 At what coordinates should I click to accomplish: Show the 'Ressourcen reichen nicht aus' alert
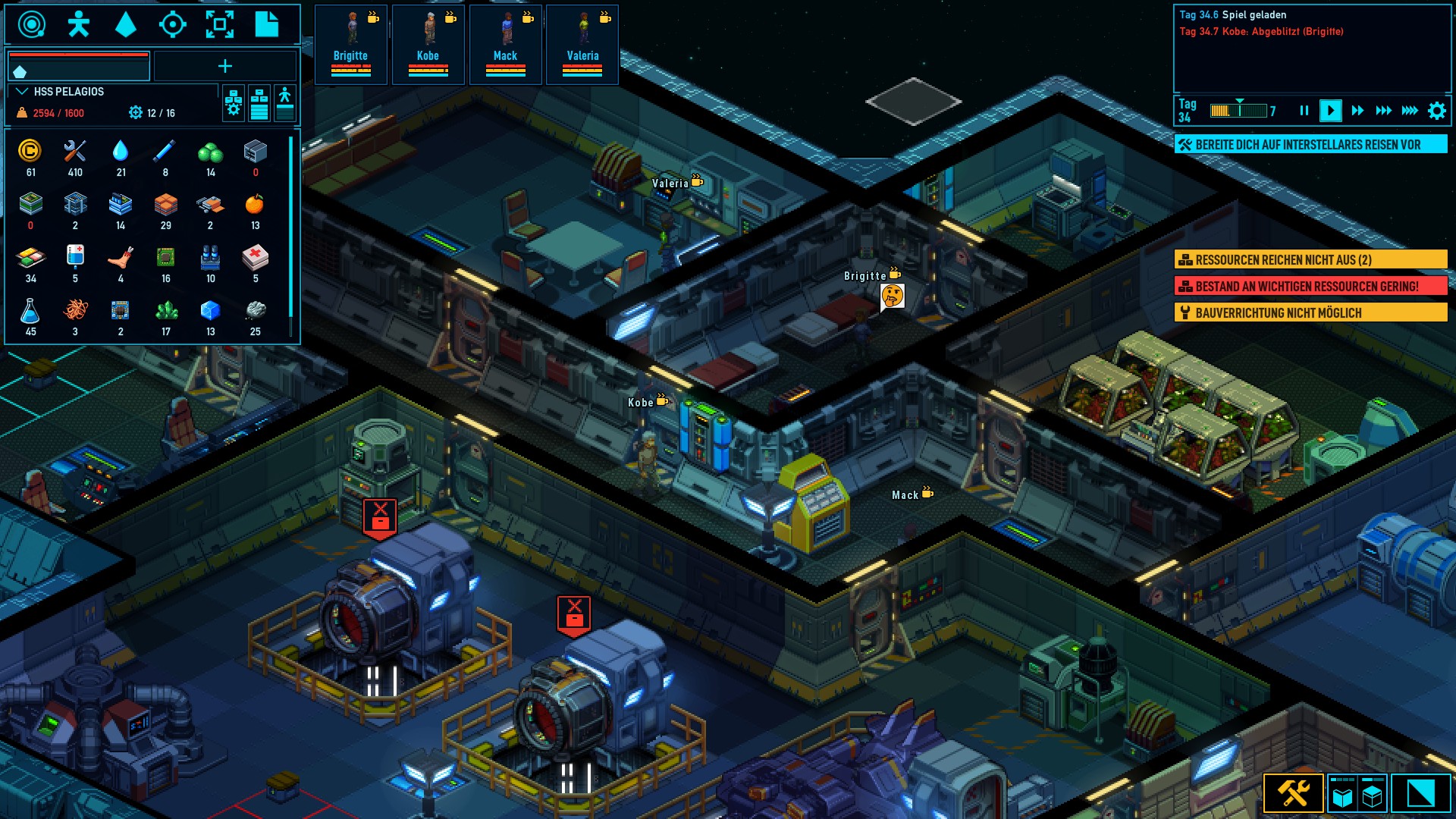[1310, 260]
